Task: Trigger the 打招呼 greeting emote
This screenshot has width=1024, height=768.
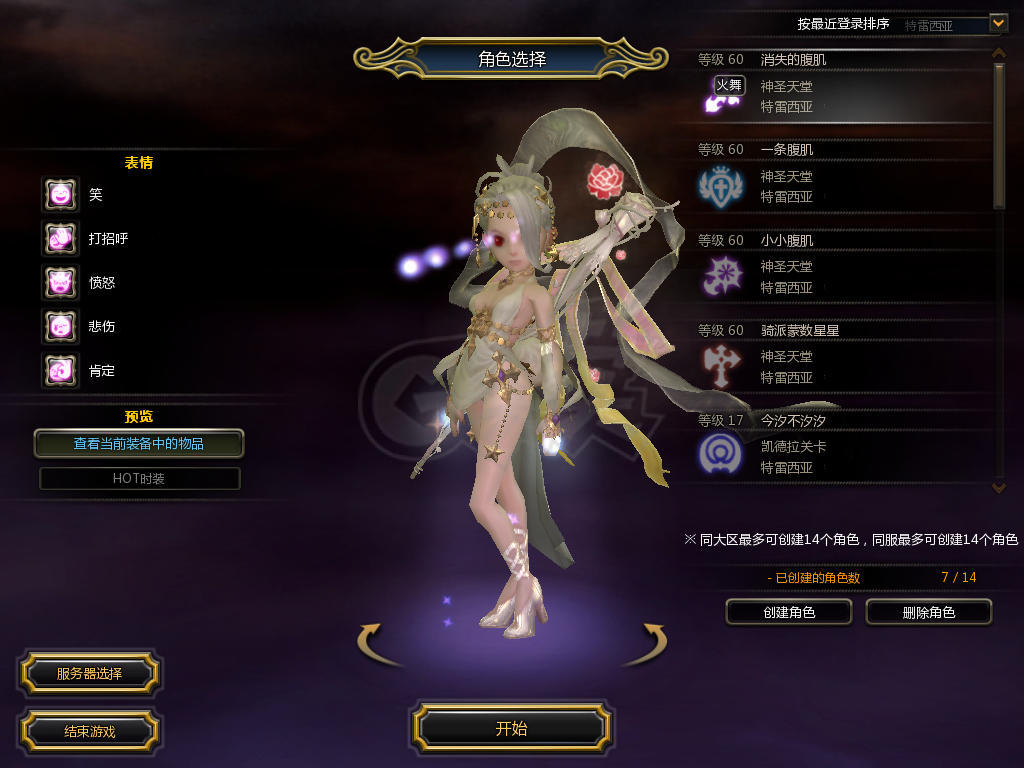Action: [60, 239]
